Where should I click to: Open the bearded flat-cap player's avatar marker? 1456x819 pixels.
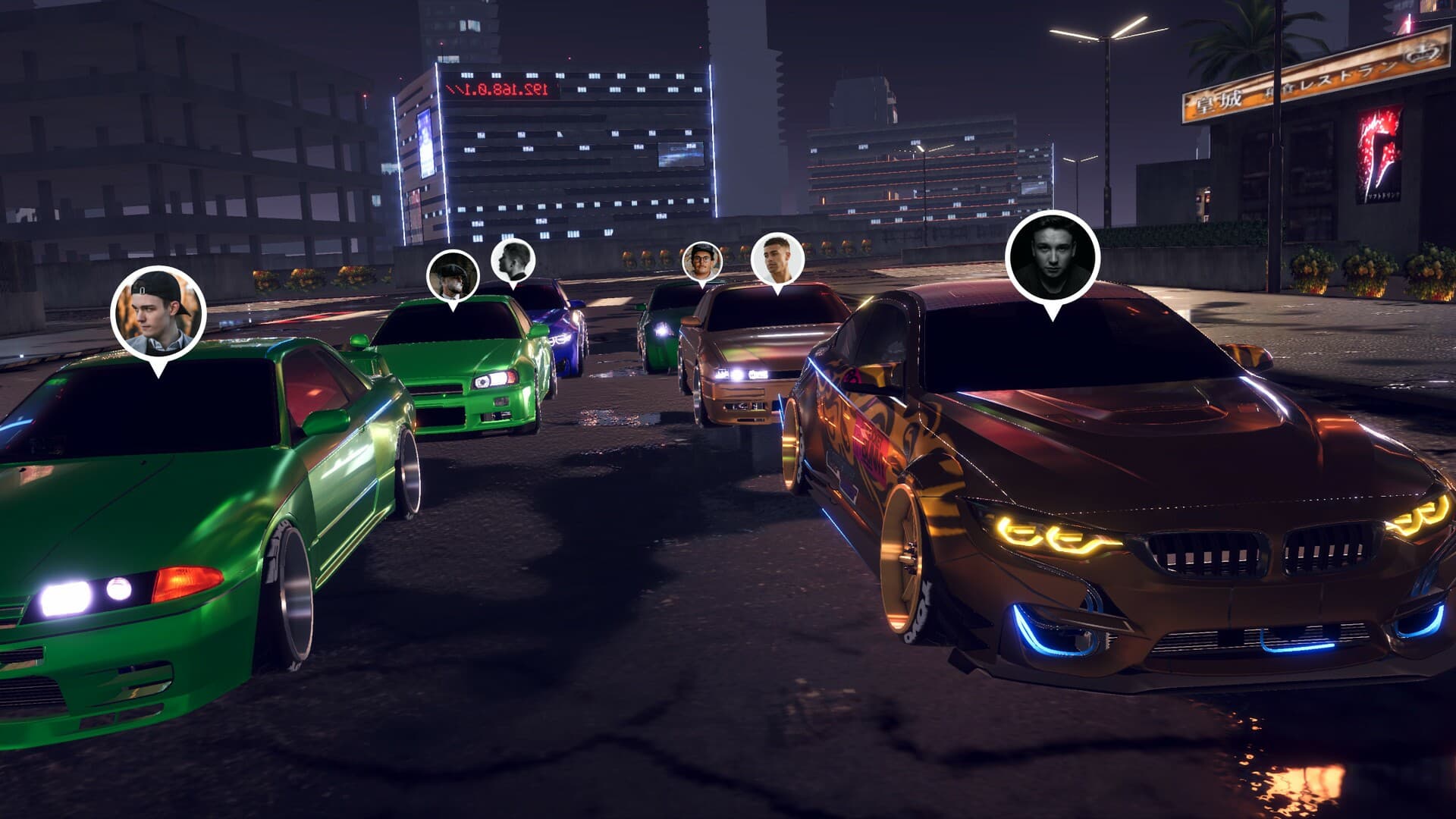[x=453, y=276]
